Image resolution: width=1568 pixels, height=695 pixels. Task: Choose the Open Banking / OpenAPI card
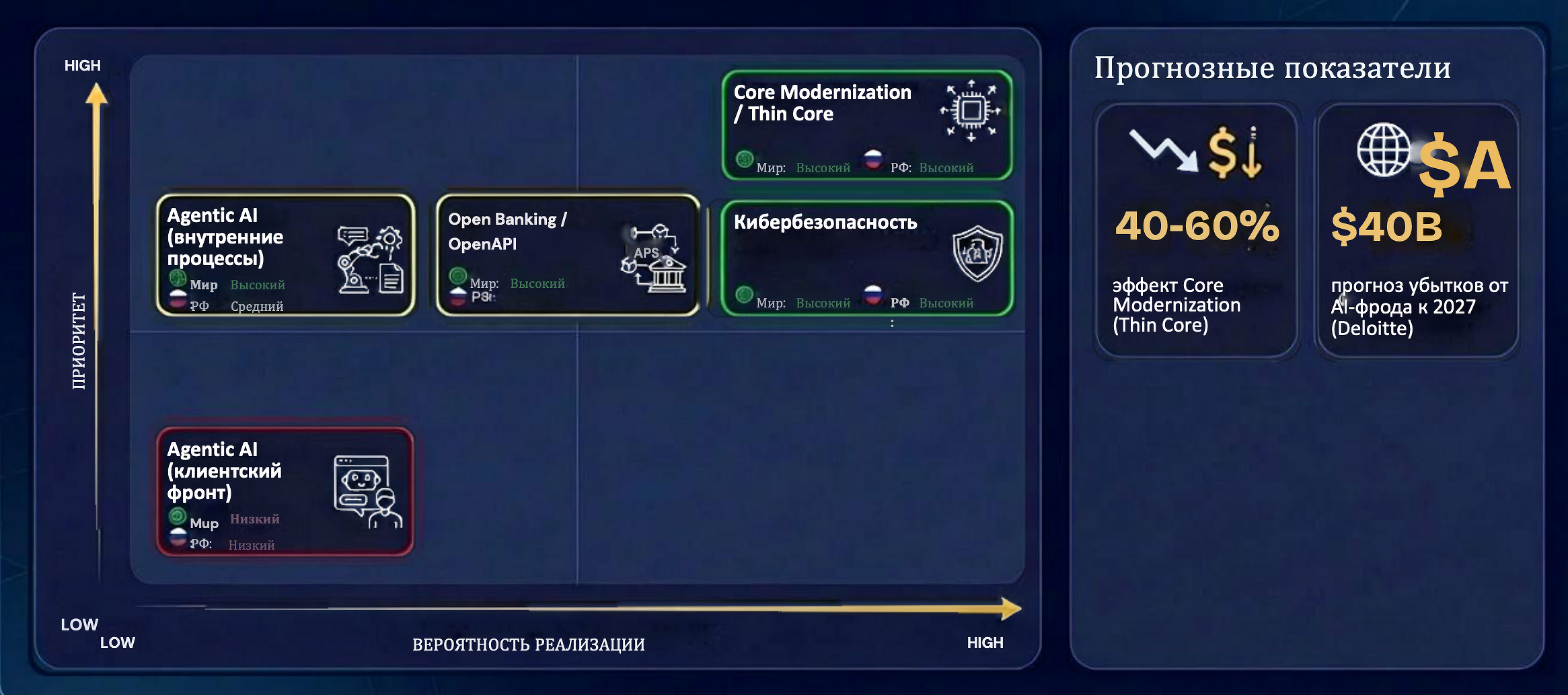click(568, 256)
